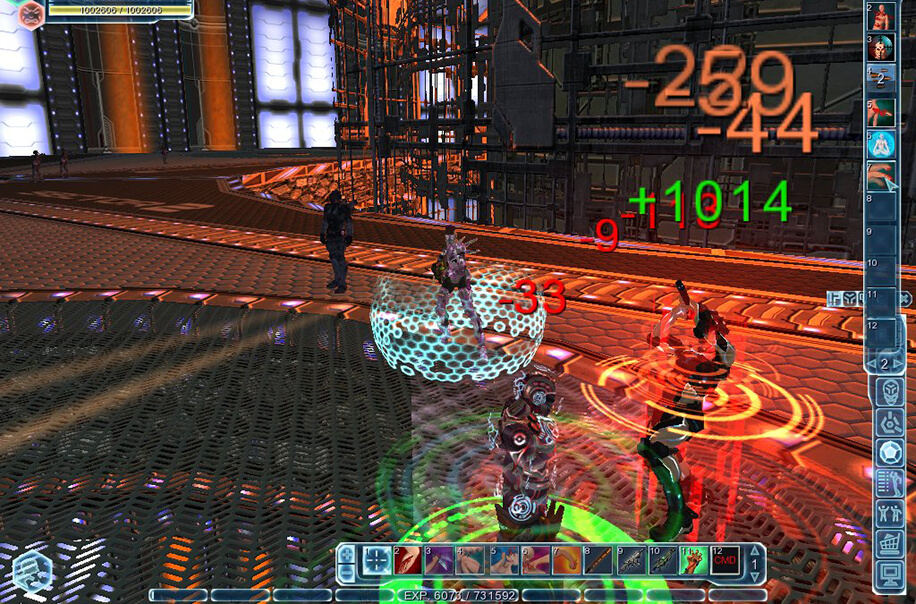Click the hexagon gem icon in side menu

889,453
